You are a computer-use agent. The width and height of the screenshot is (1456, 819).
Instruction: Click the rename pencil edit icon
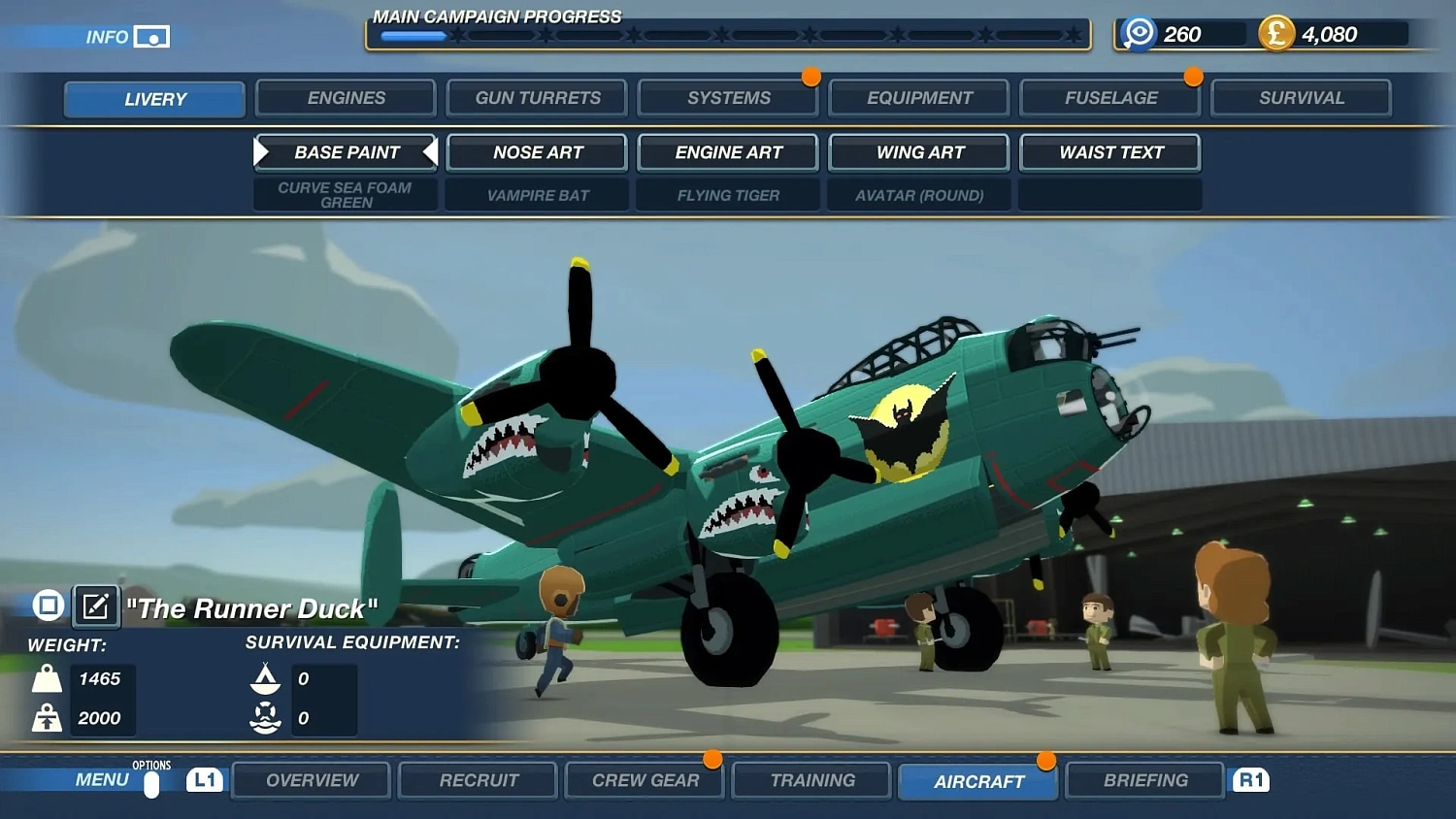coord(94,606)
